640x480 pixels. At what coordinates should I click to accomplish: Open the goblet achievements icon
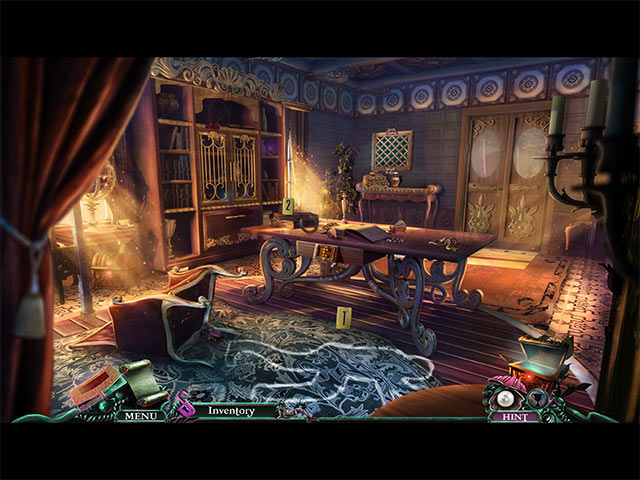(x=536, y=397)
